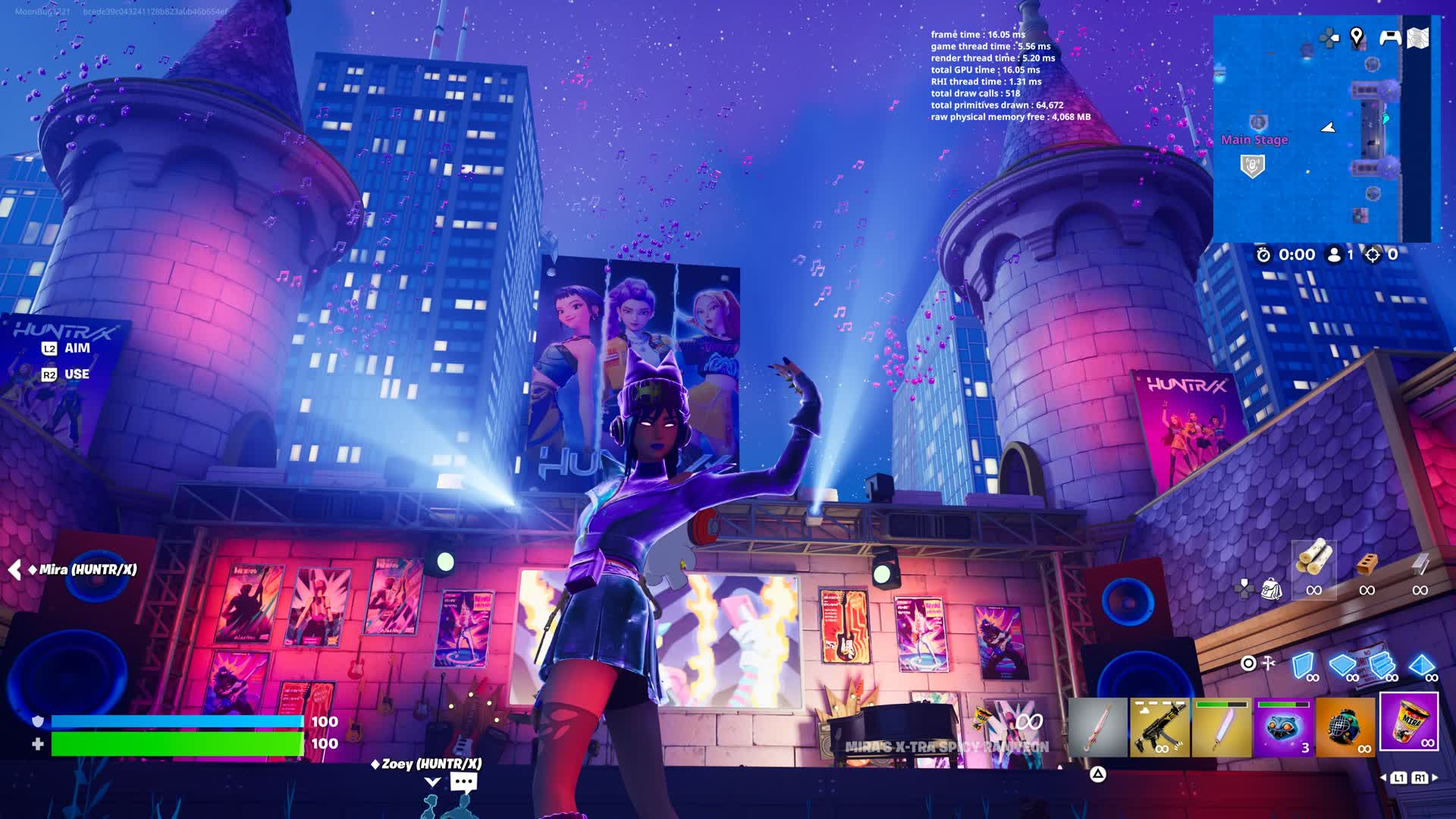The image size is (1456, 819).
Task: Select the roof pyramid build piece icon
Action: coord(1421,666)
